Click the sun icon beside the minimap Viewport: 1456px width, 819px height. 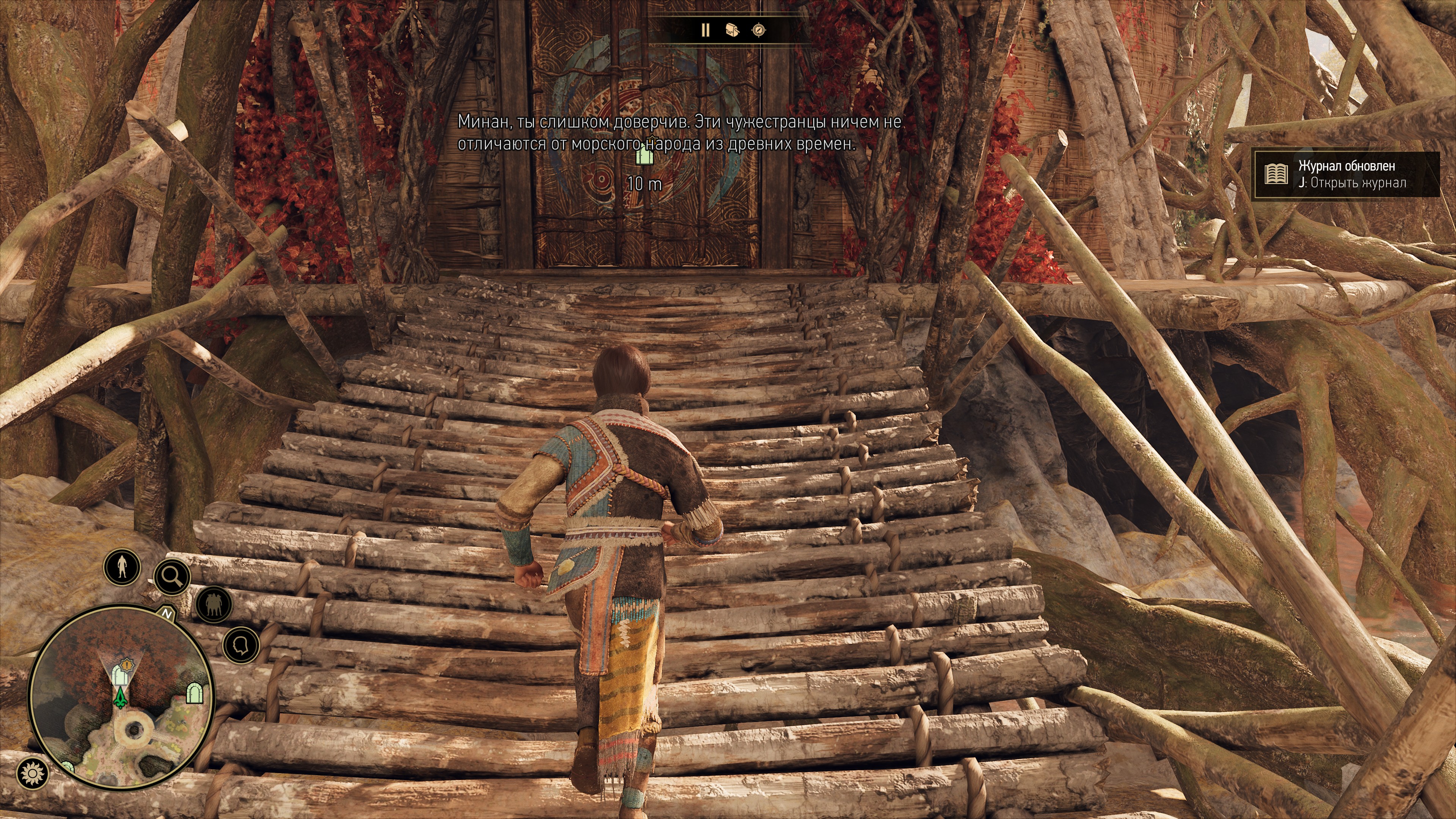pyautogui.click(x=32, y=773)
